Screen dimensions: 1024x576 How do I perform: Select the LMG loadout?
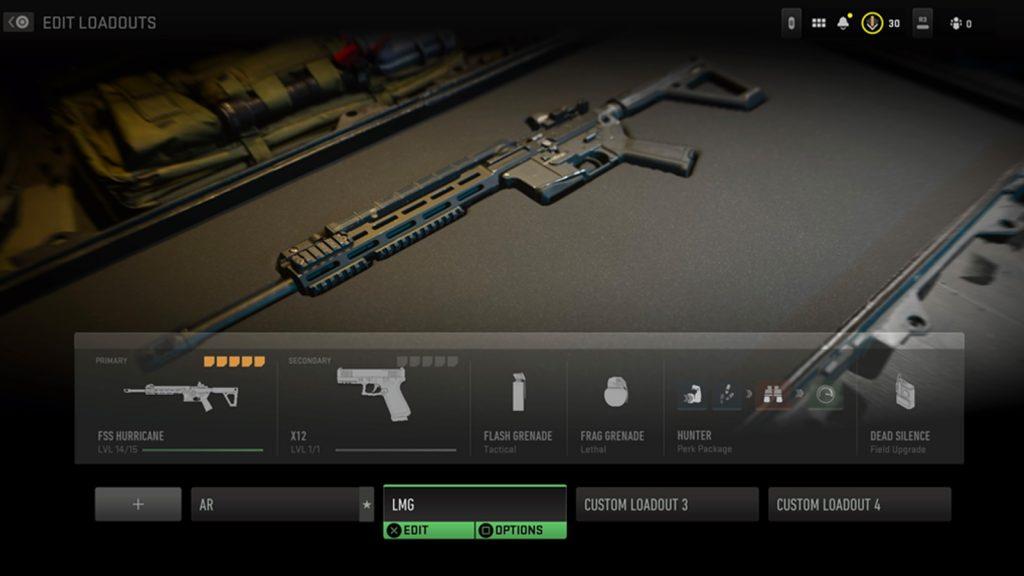pyautogui.click(x=474, y=503)
